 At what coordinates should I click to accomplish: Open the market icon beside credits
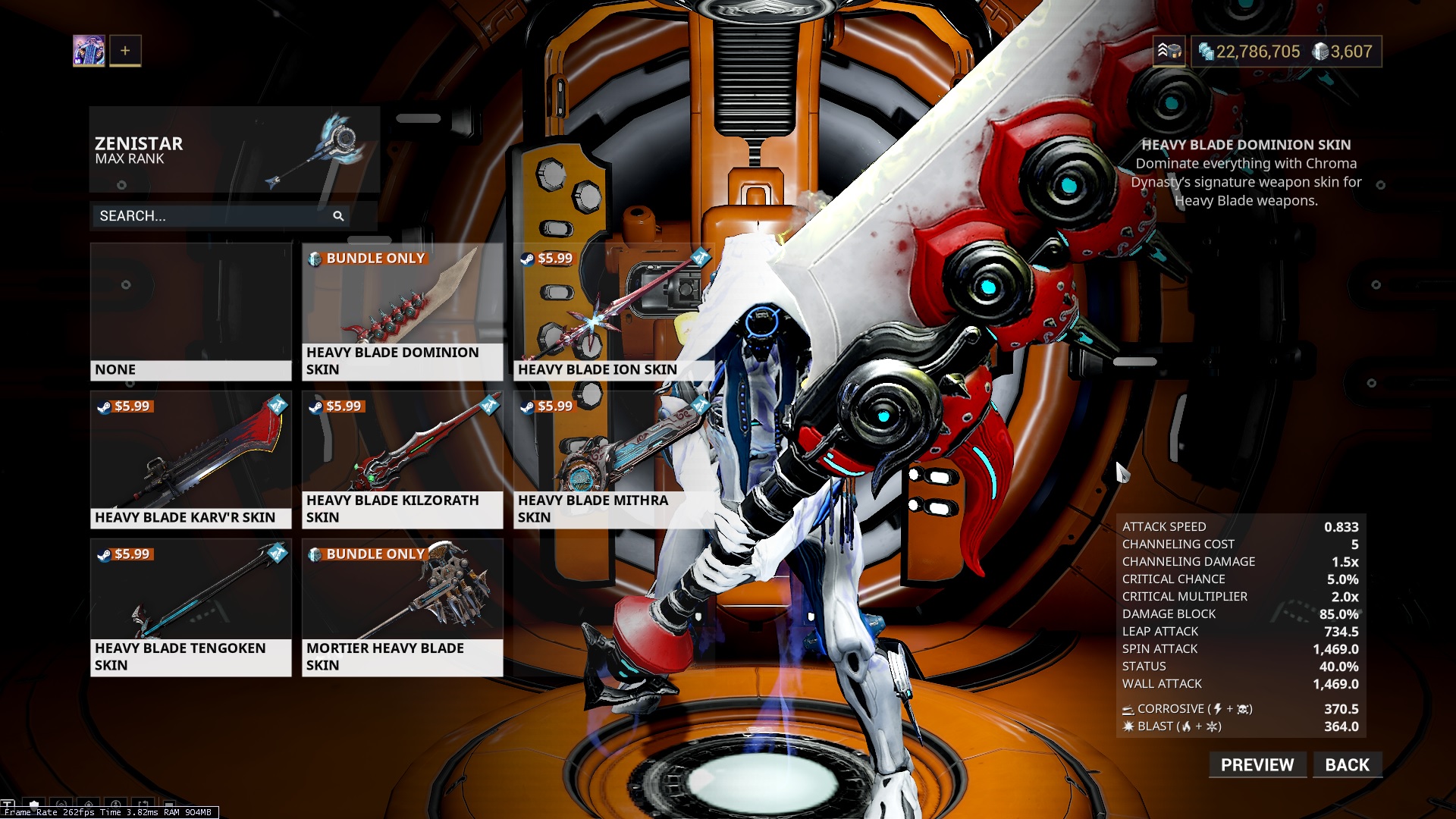click(x=1169, y=52)
